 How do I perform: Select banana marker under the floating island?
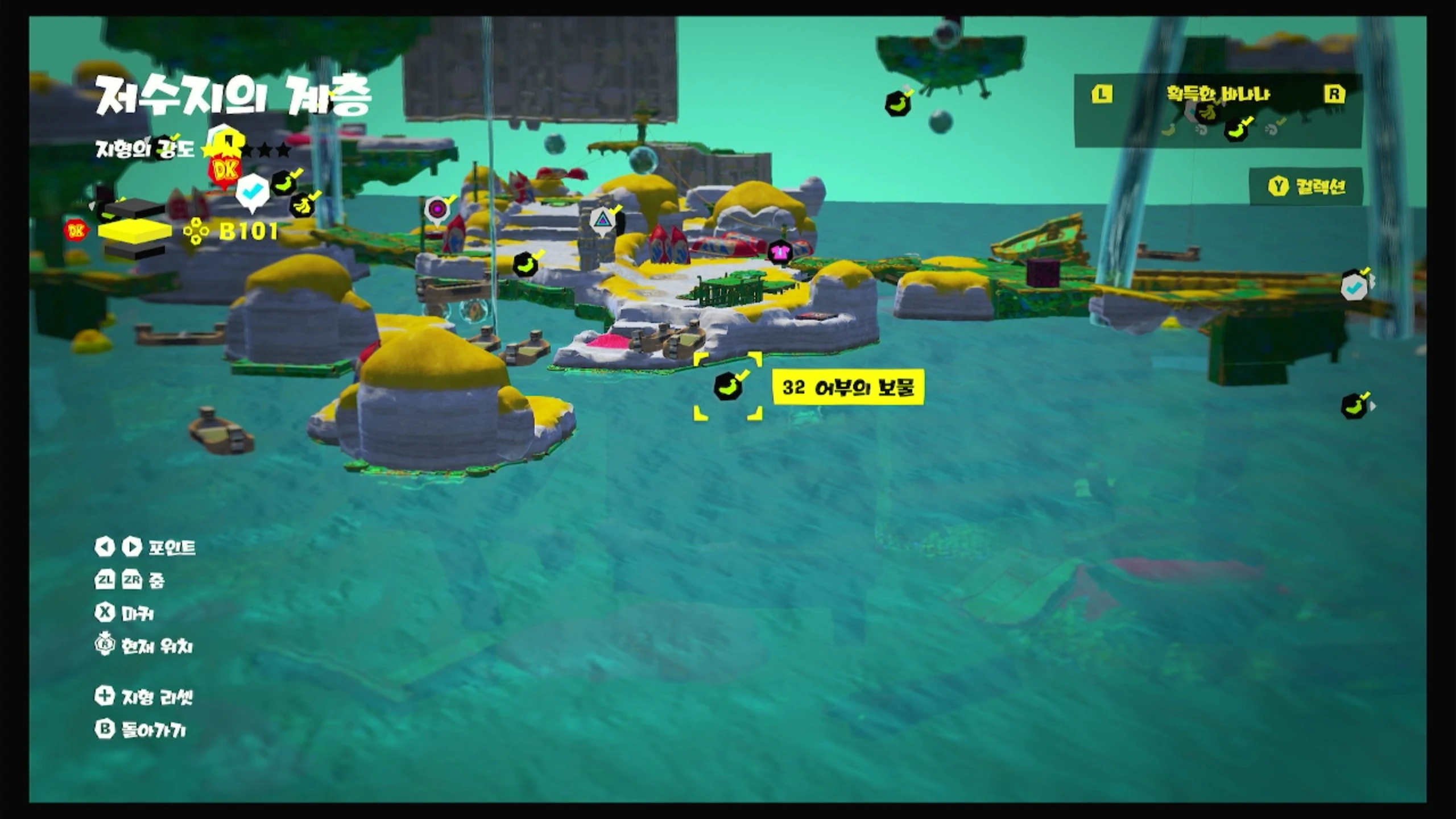897,105
